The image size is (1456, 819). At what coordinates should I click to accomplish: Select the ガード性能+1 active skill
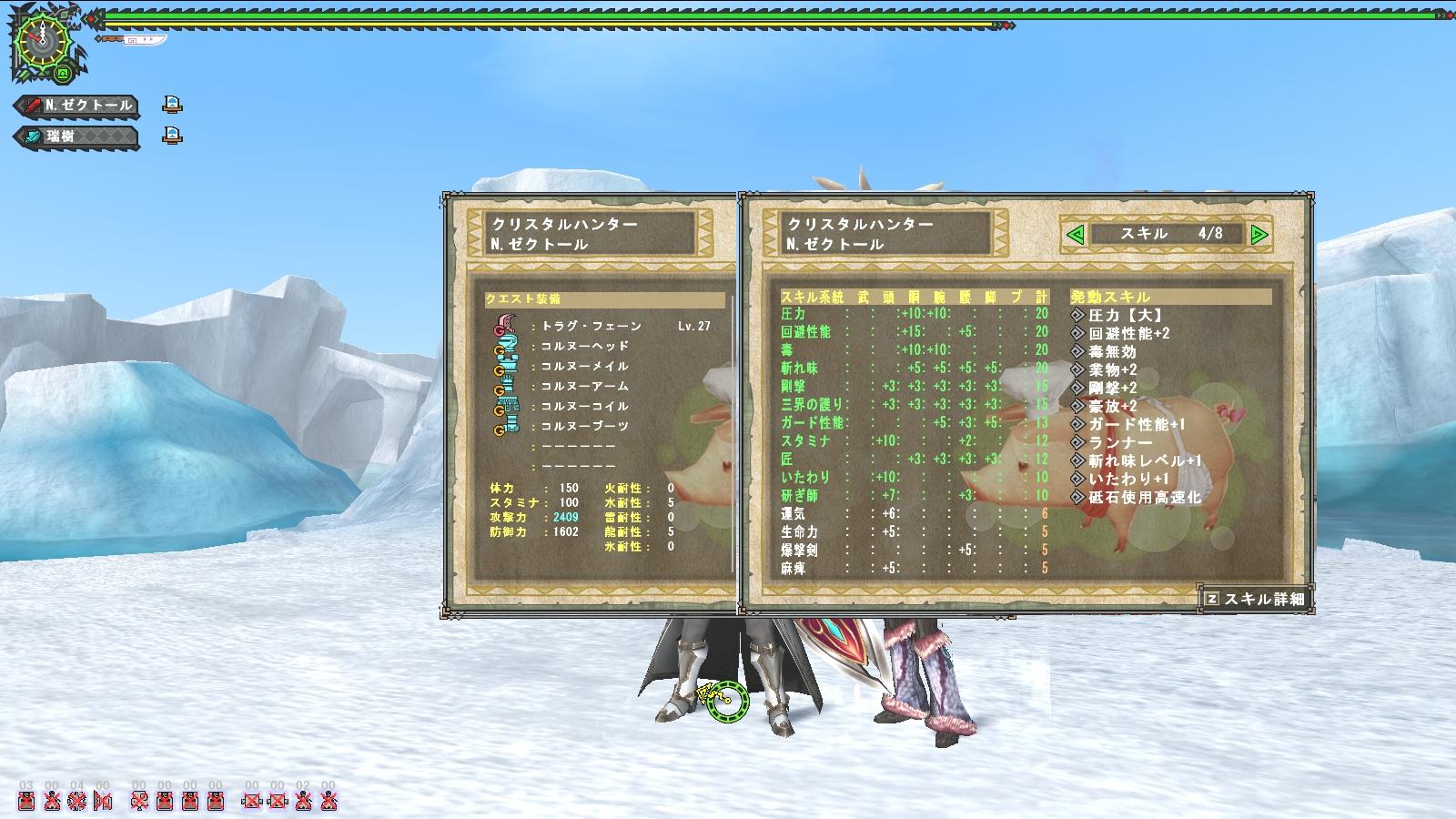[1137, 425]
